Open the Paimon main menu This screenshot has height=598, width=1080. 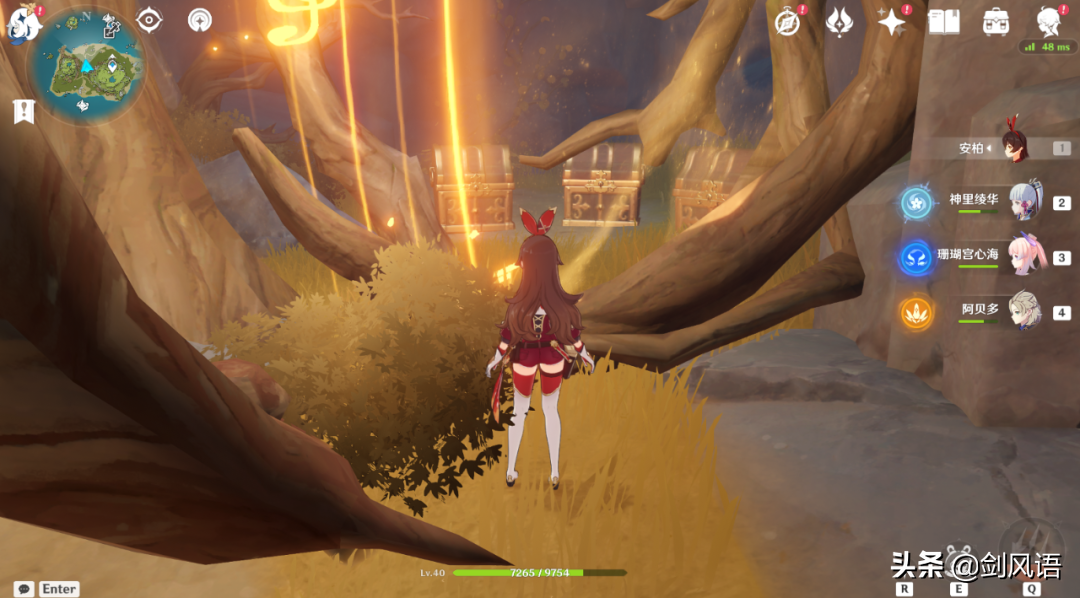(21, 22)
